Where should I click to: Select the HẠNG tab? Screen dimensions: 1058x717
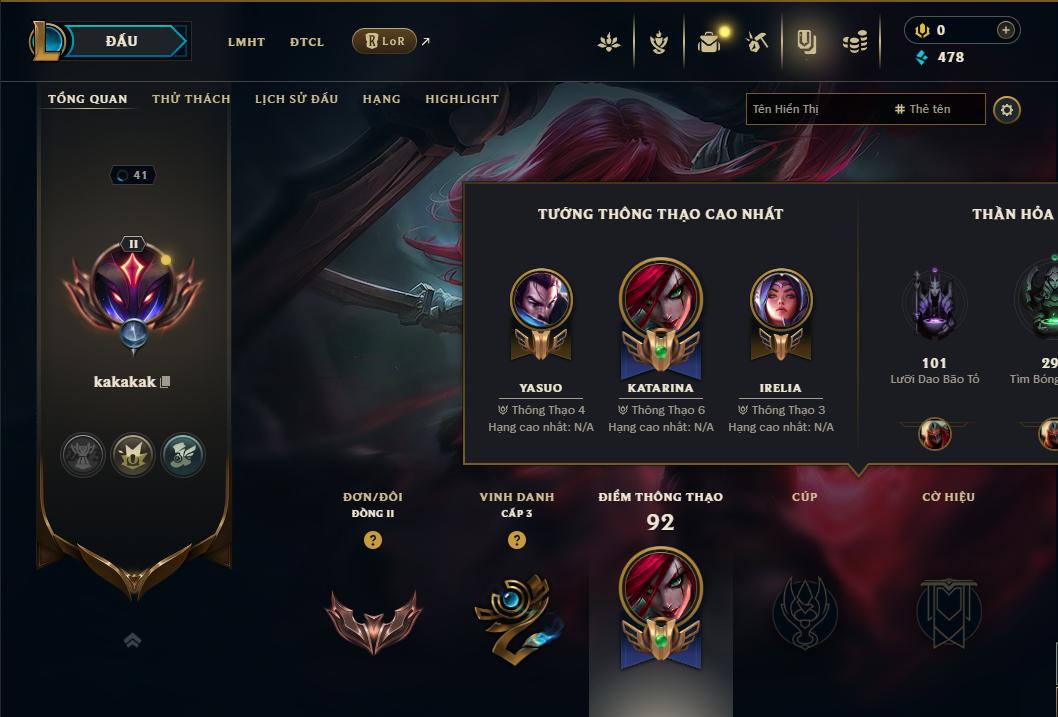[x=381, y=99]
